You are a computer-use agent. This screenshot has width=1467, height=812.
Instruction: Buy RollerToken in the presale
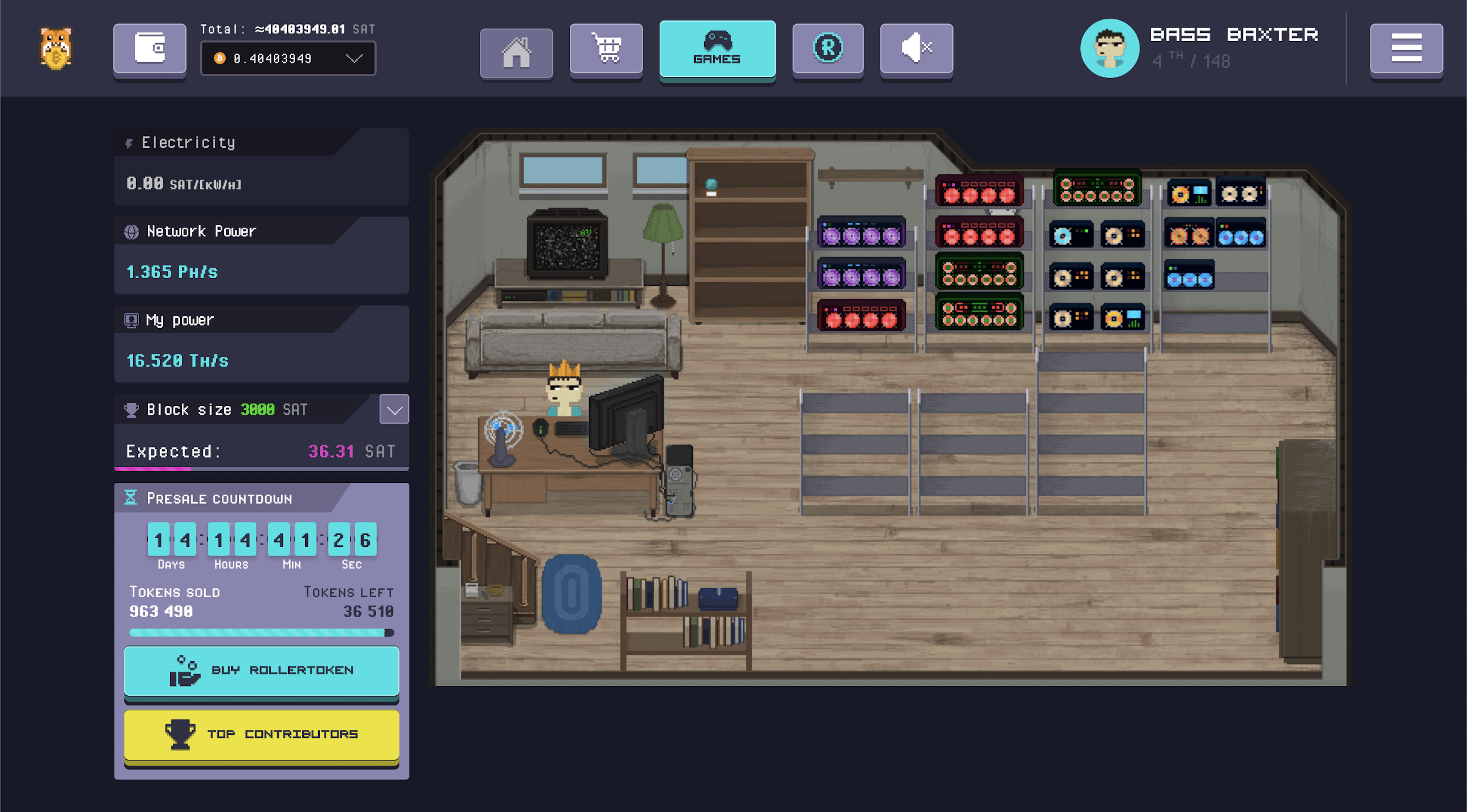(x=262, y=670)
